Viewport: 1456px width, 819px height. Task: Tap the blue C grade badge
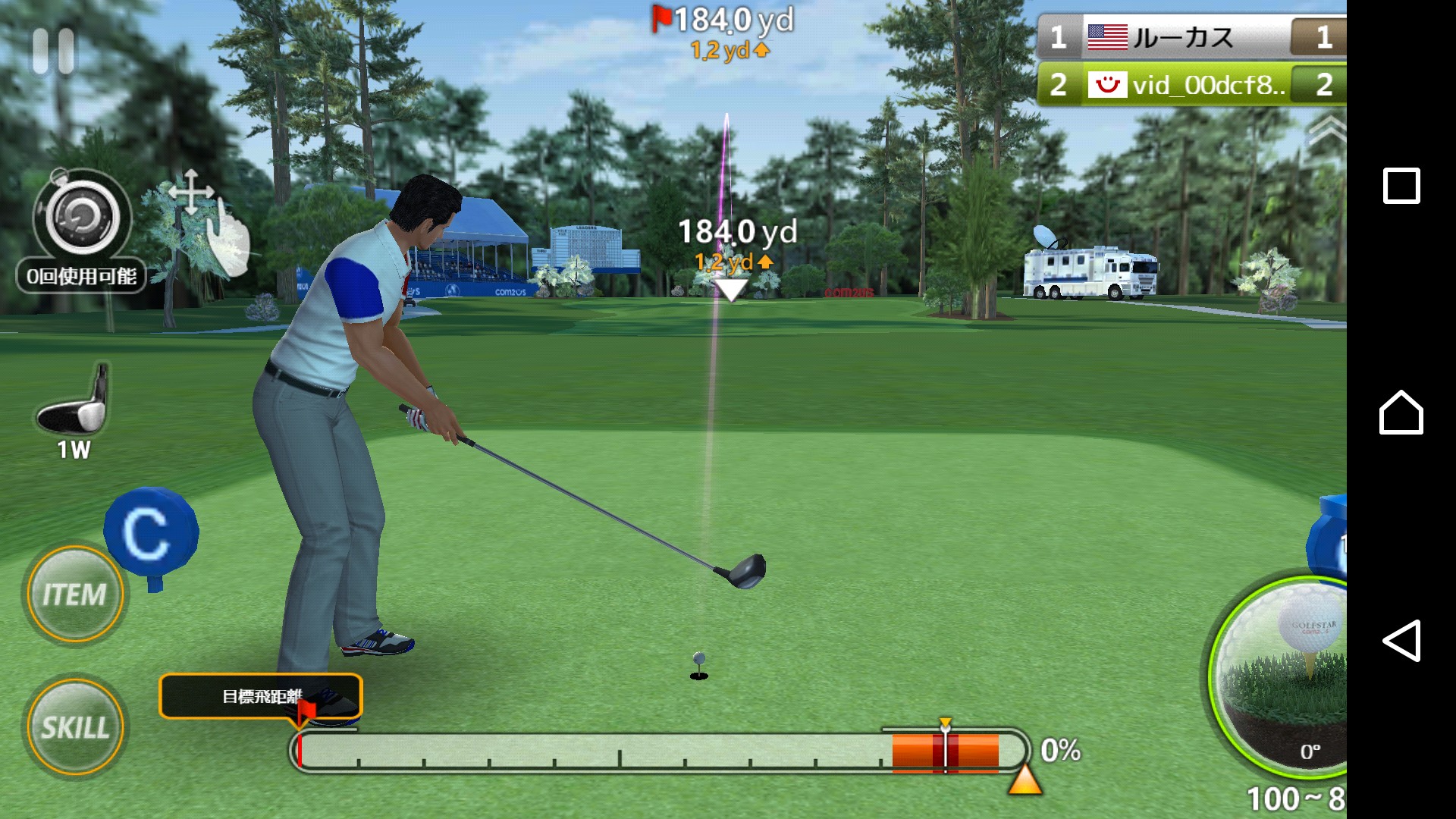(149, 532)
